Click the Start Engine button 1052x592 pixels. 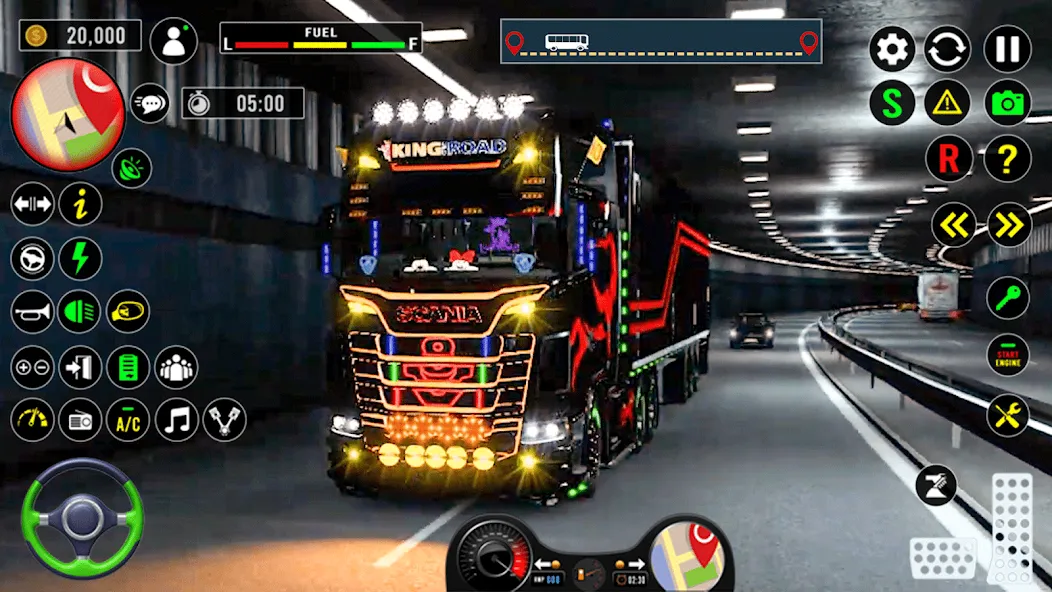pos(1007,355)
